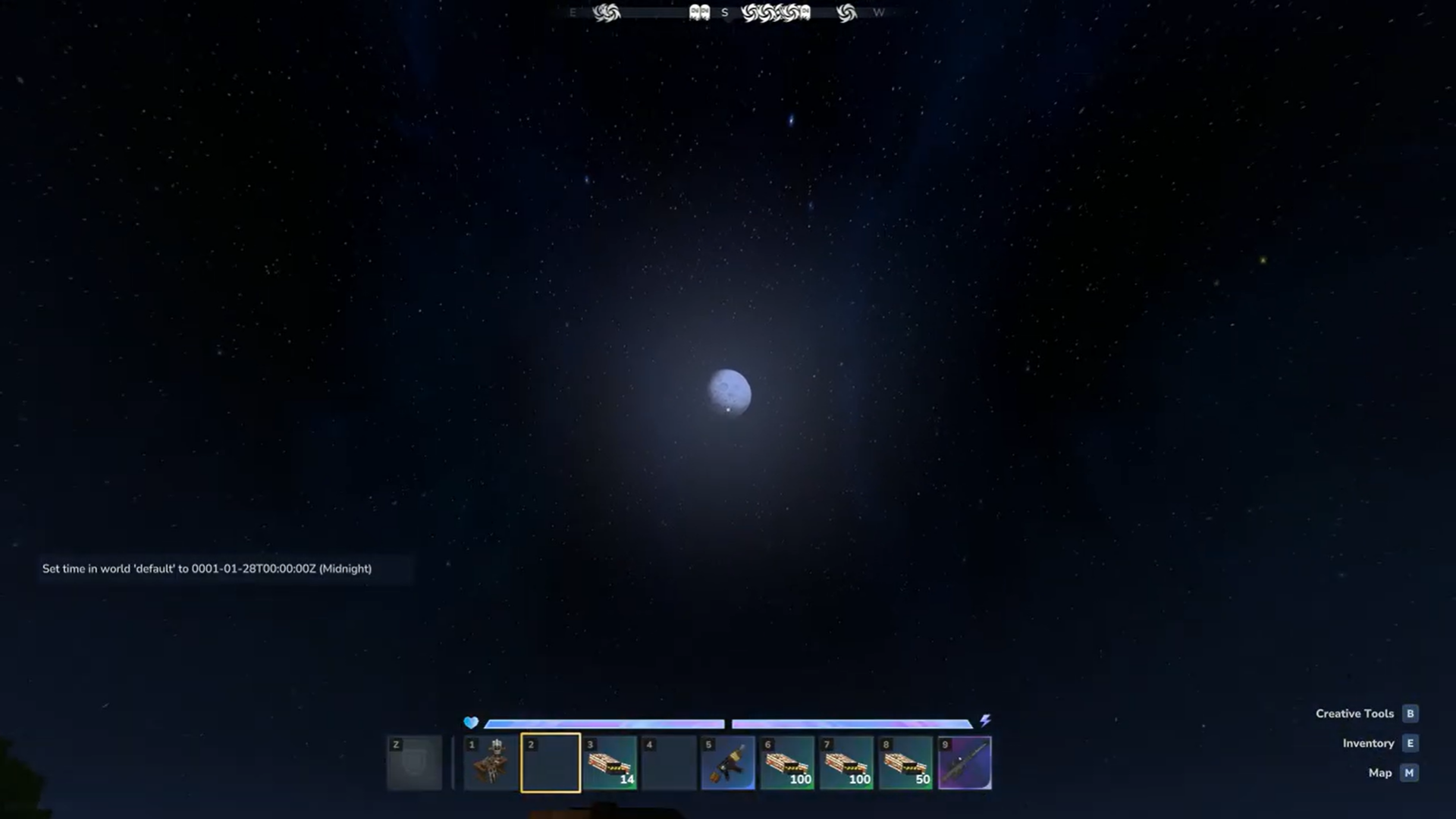This screenshot has height=819, width=1456.
Task: Select the empty Z shield slot left of hotbar
Action: (x=414, y=762)
